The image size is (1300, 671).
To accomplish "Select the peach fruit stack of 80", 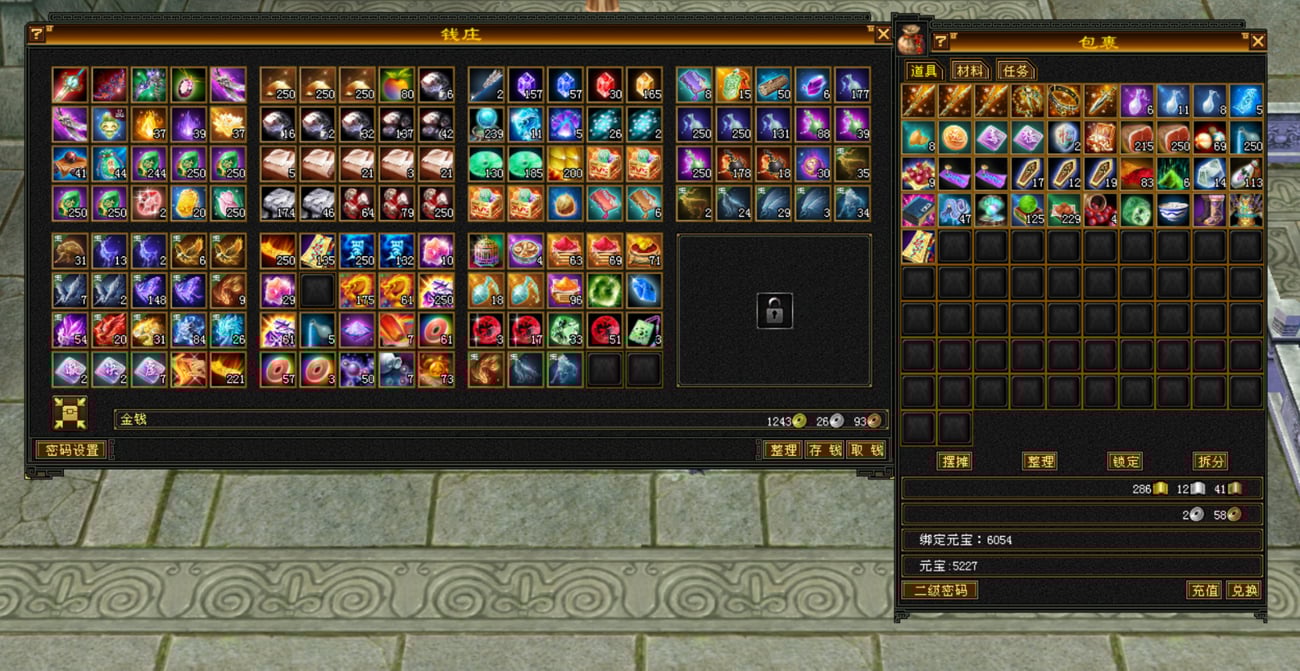I will 396,85.
